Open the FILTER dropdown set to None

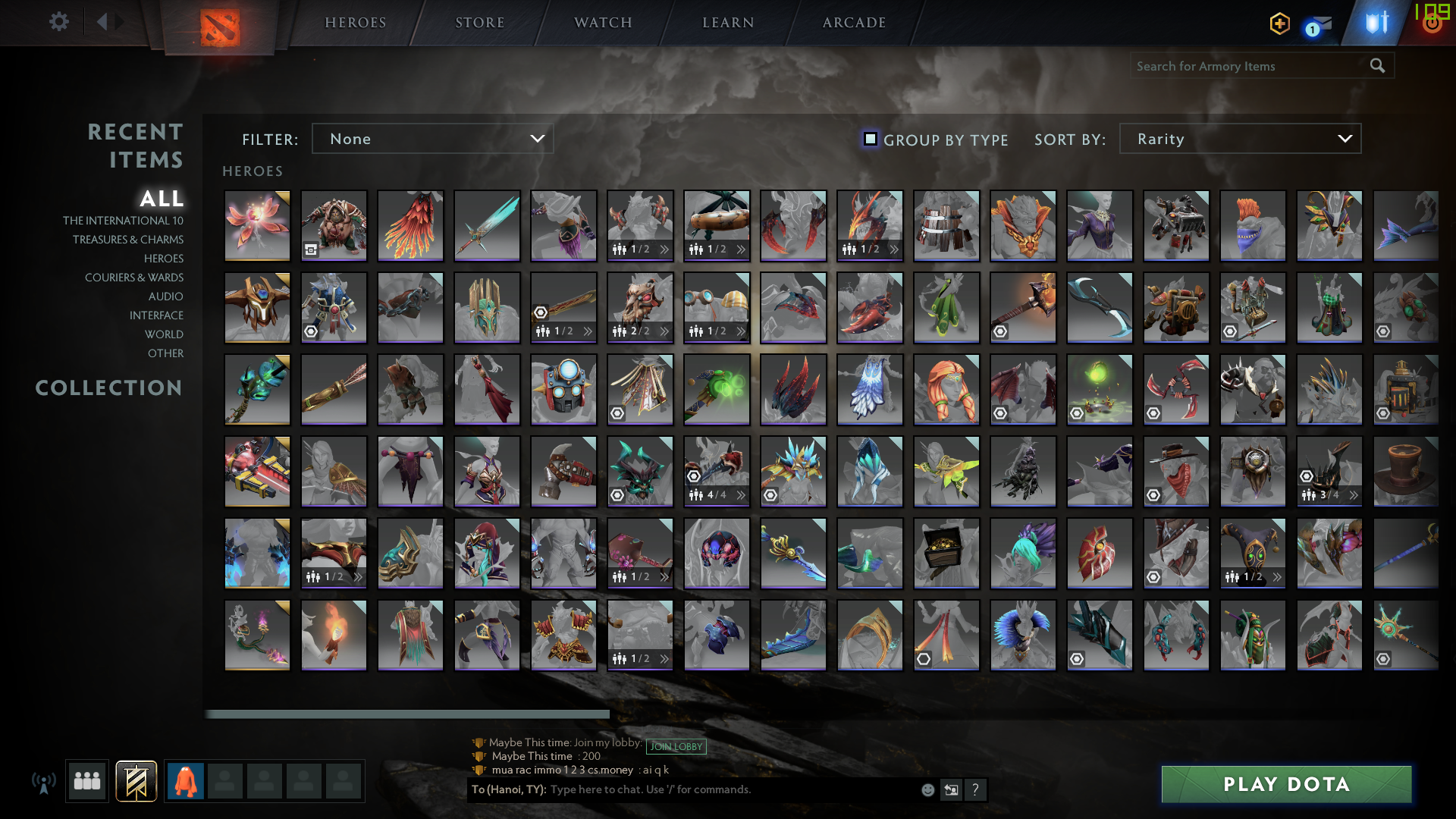(x=432, y=138)
